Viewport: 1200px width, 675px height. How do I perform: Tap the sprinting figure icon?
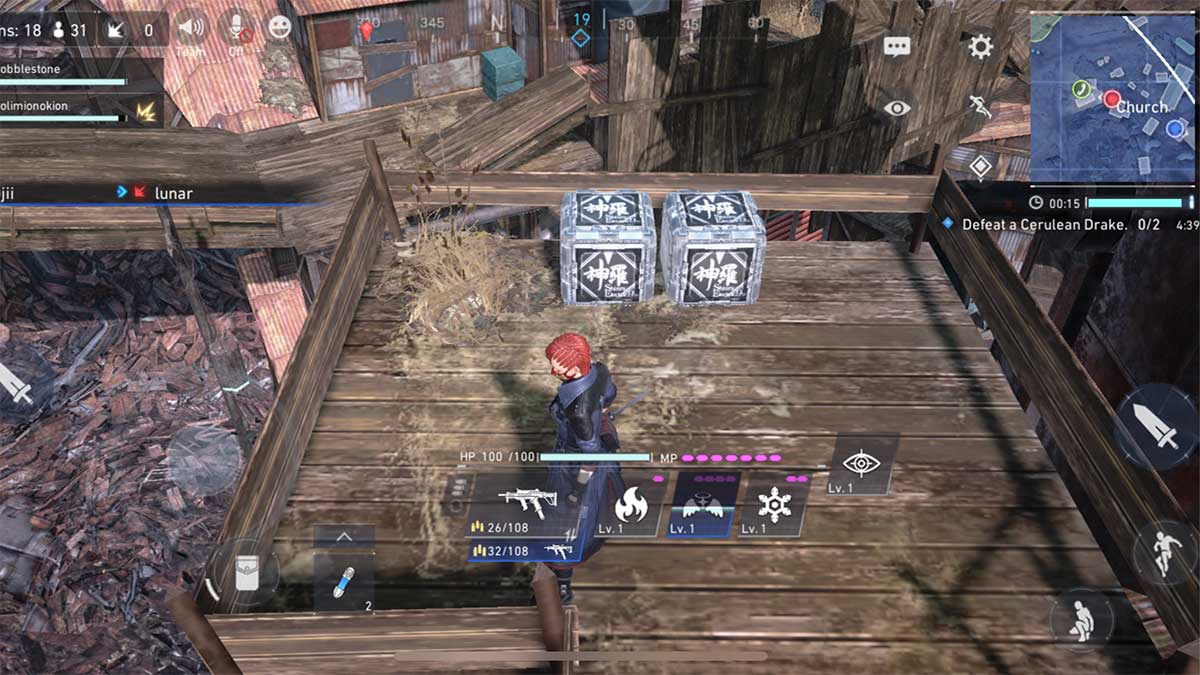[x=980, y=108]
